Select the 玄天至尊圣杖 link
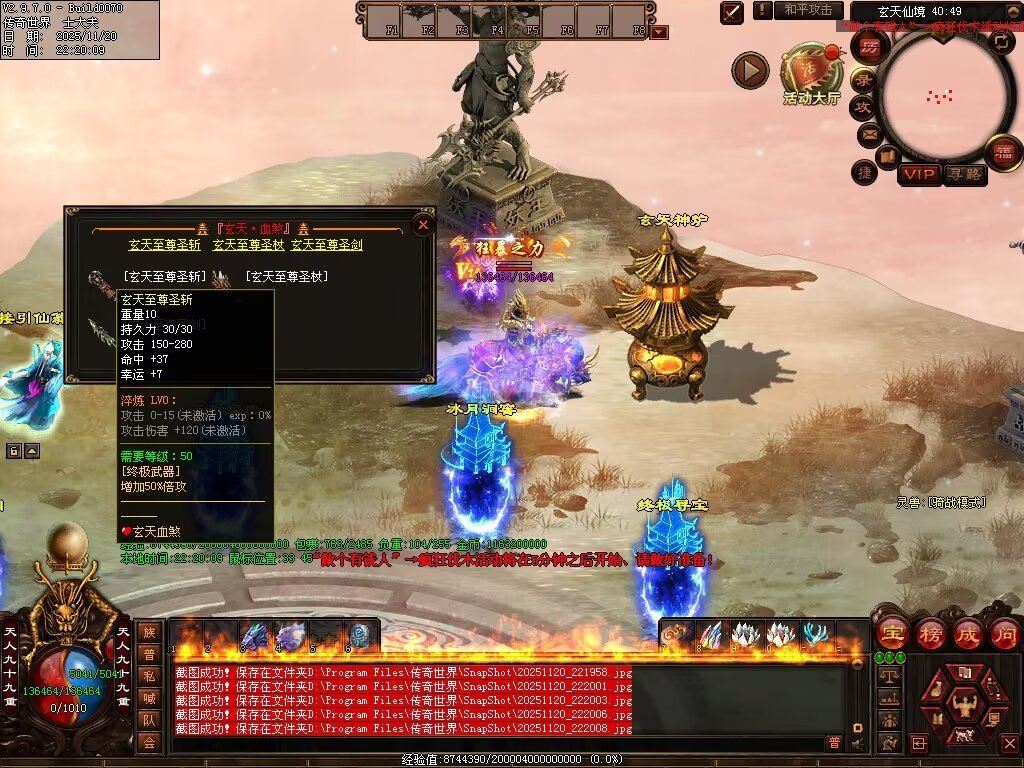This screenshot has height=768, width=1024. tap(246, 244)
